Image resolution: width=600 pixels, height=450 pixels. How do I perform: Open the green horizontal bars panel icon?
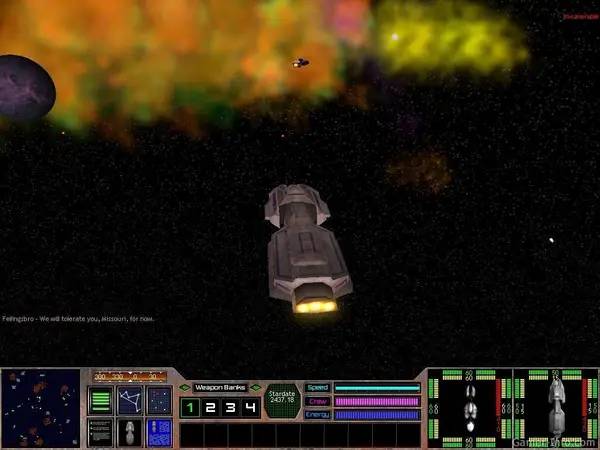coord(101,401)
